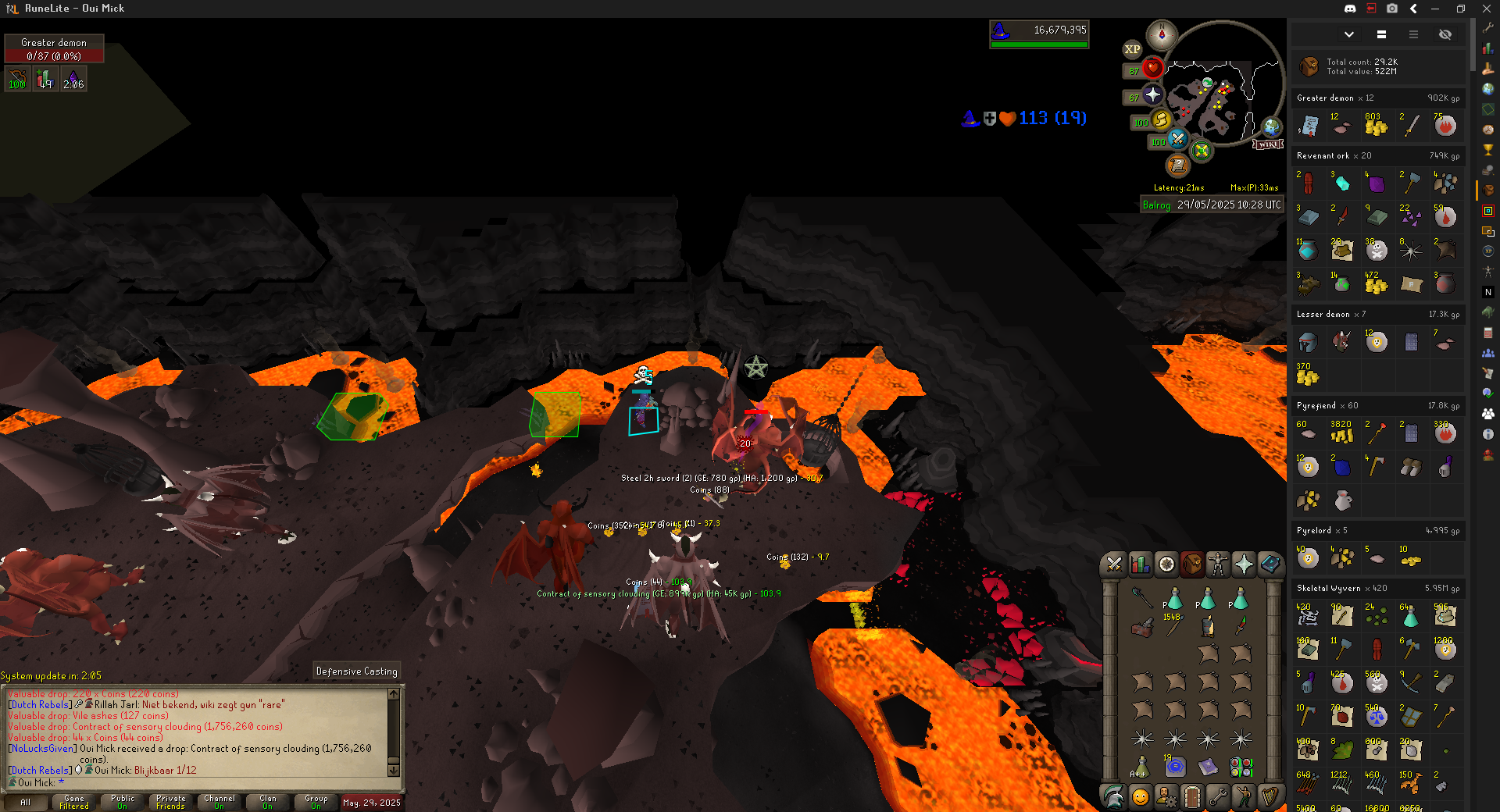This screenshot has height=812, width=1500.
Task: Open the Logout door tab
Action: tap(1192, 796)
